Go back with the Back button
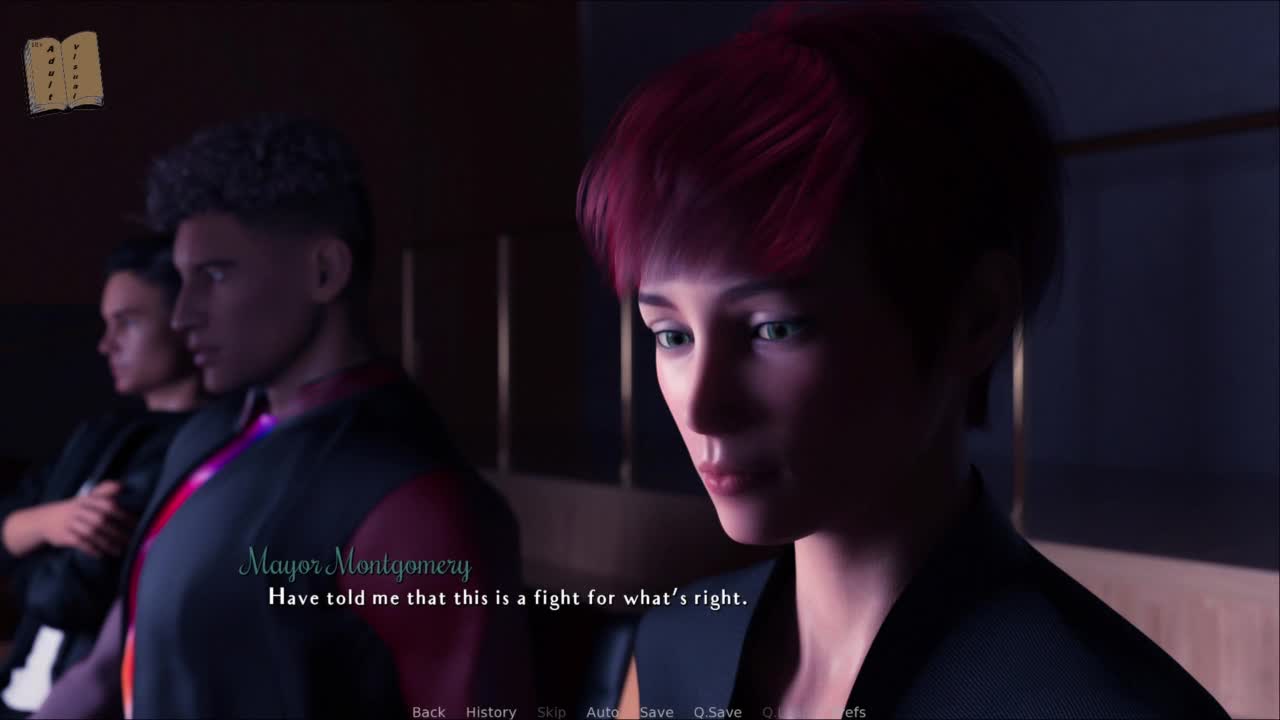Viewport: 1280px width, 720px height. 428,712
